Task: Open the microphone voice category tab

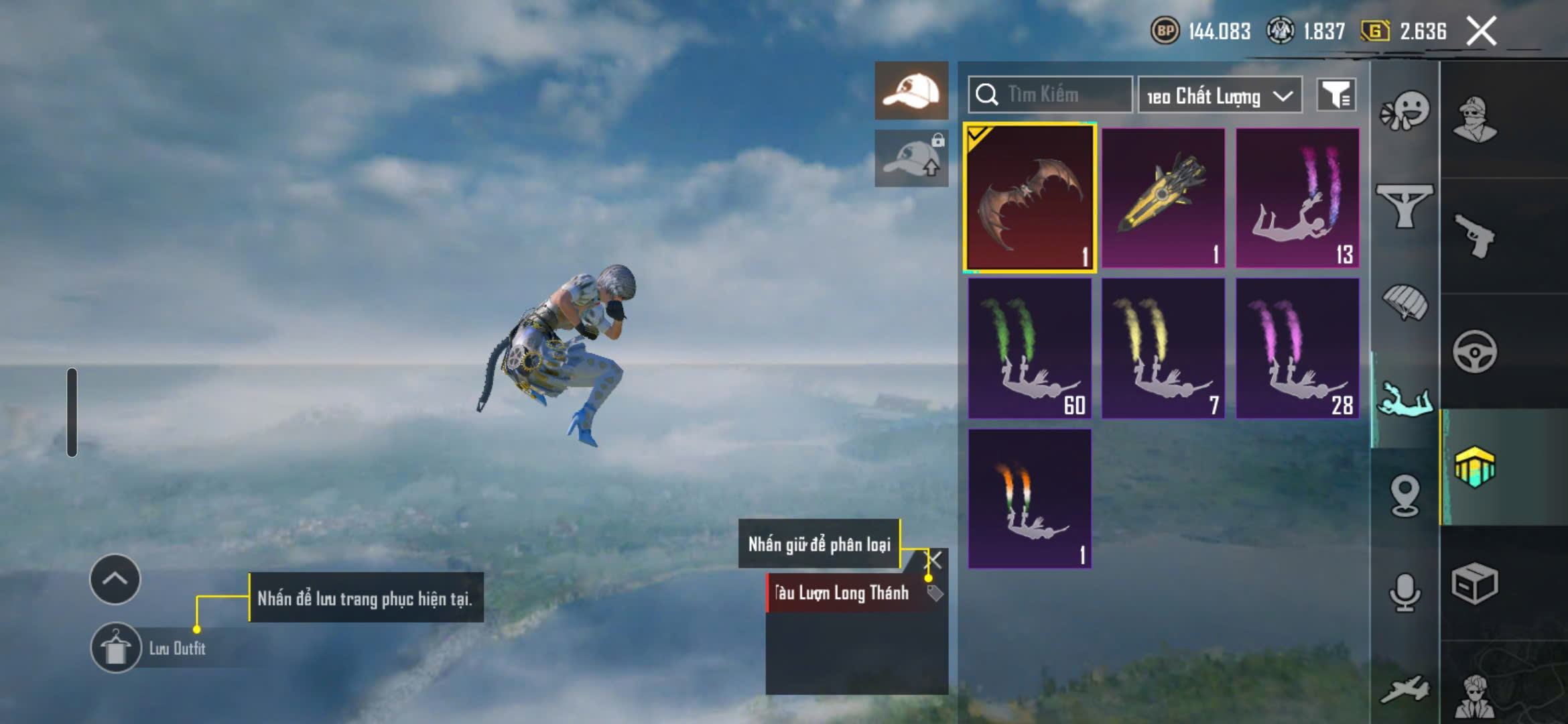Action: 1404,593
